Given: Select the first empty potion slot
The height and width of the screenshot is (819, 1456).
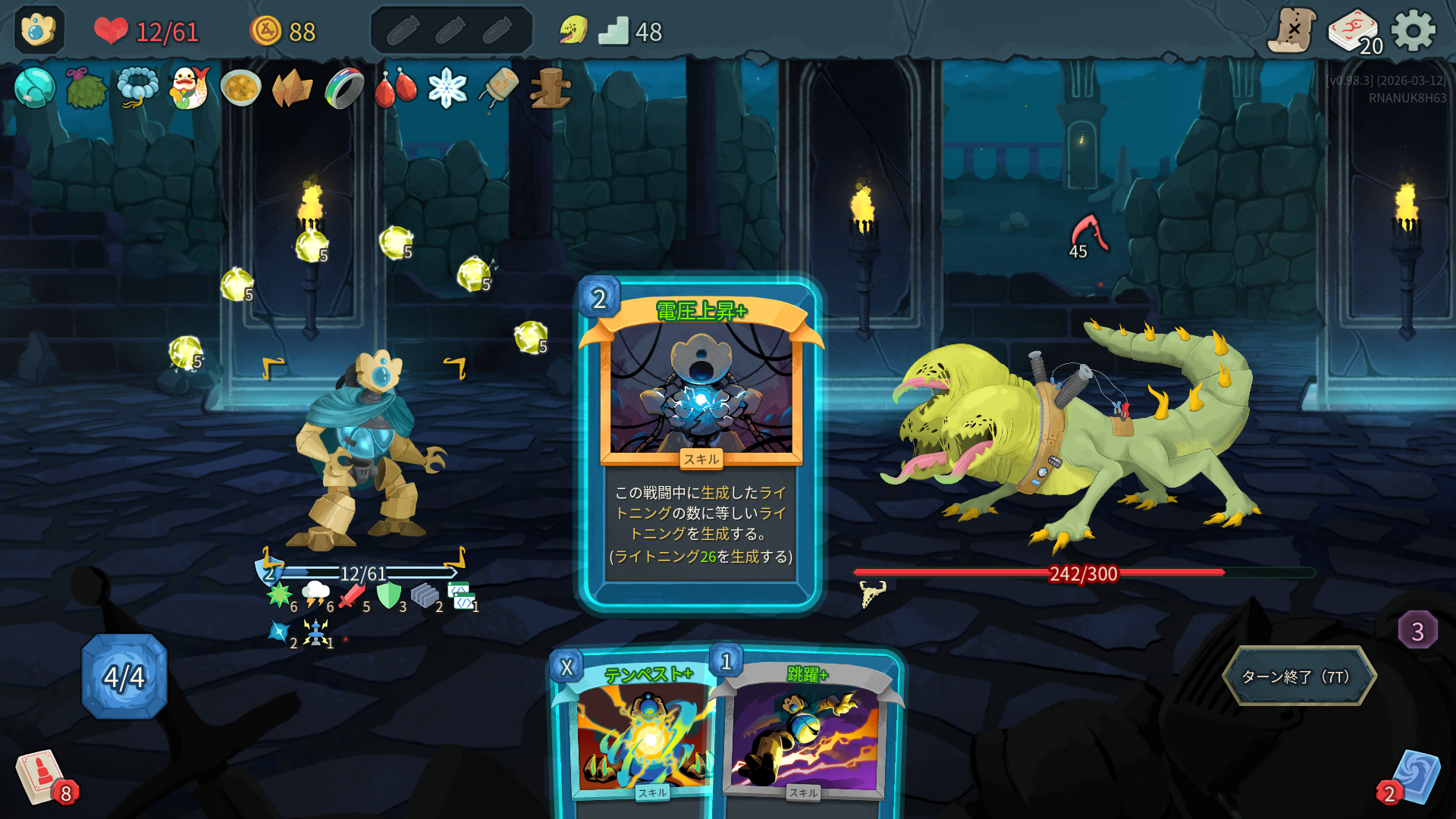Looking at the screenshot, I should coord(403,31).
